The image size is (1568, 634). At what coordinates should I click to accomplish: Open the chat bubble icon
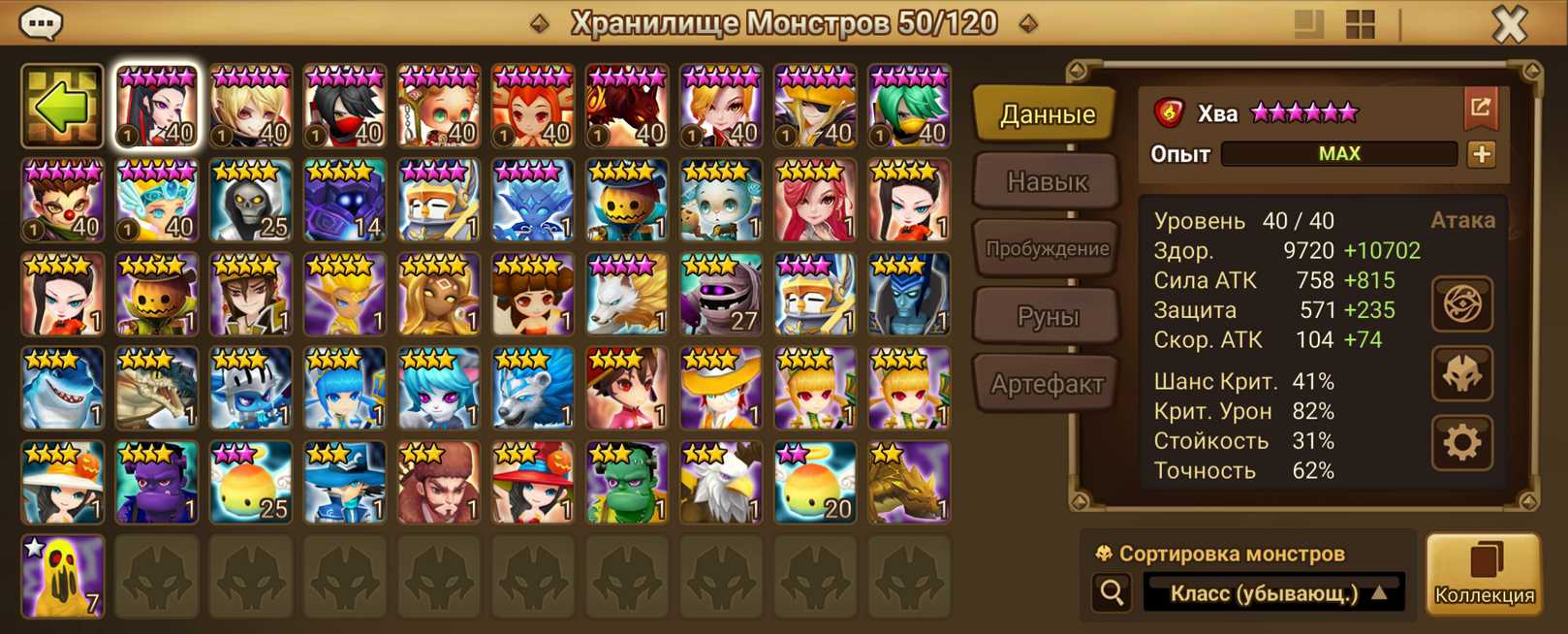(x=41, y=22)
